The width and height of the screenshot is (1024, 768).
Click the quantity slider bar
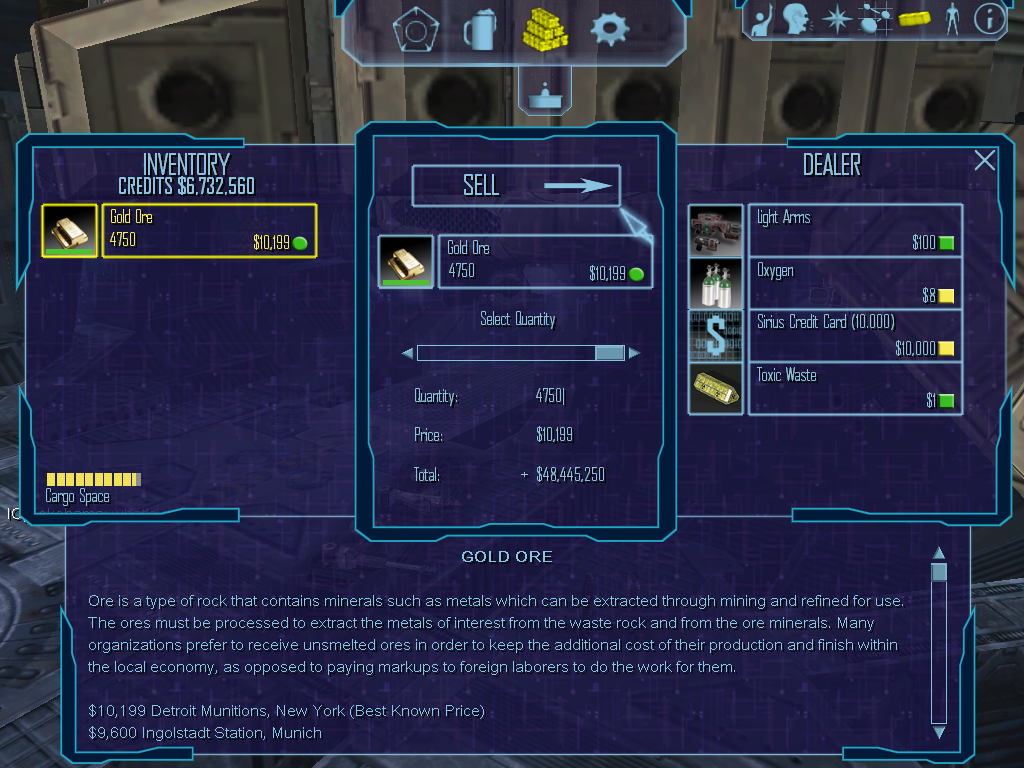(x=520, y=353)
